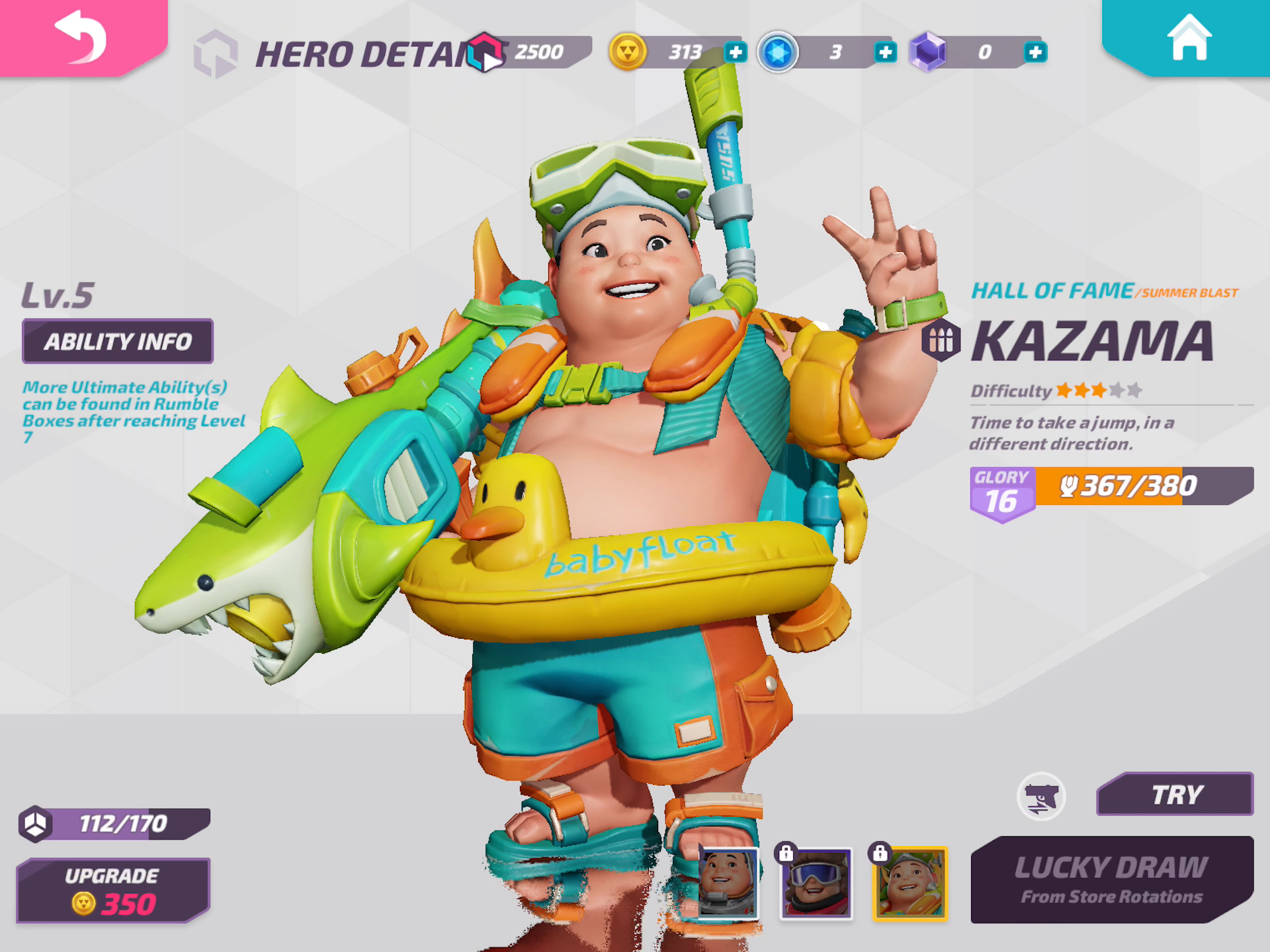This screenshot has height=952, width=1270.
Task: Add blue gems using the plus button
Action: tap(885, 52)
